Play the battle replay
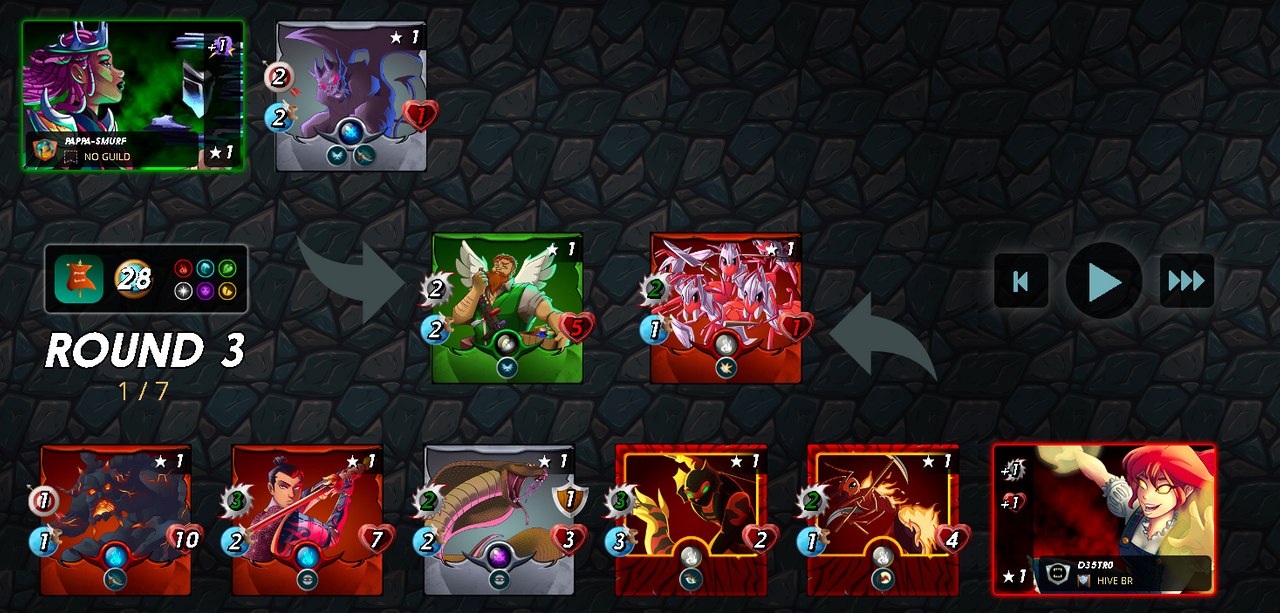1280x613 pixels. click(1103, 281)
